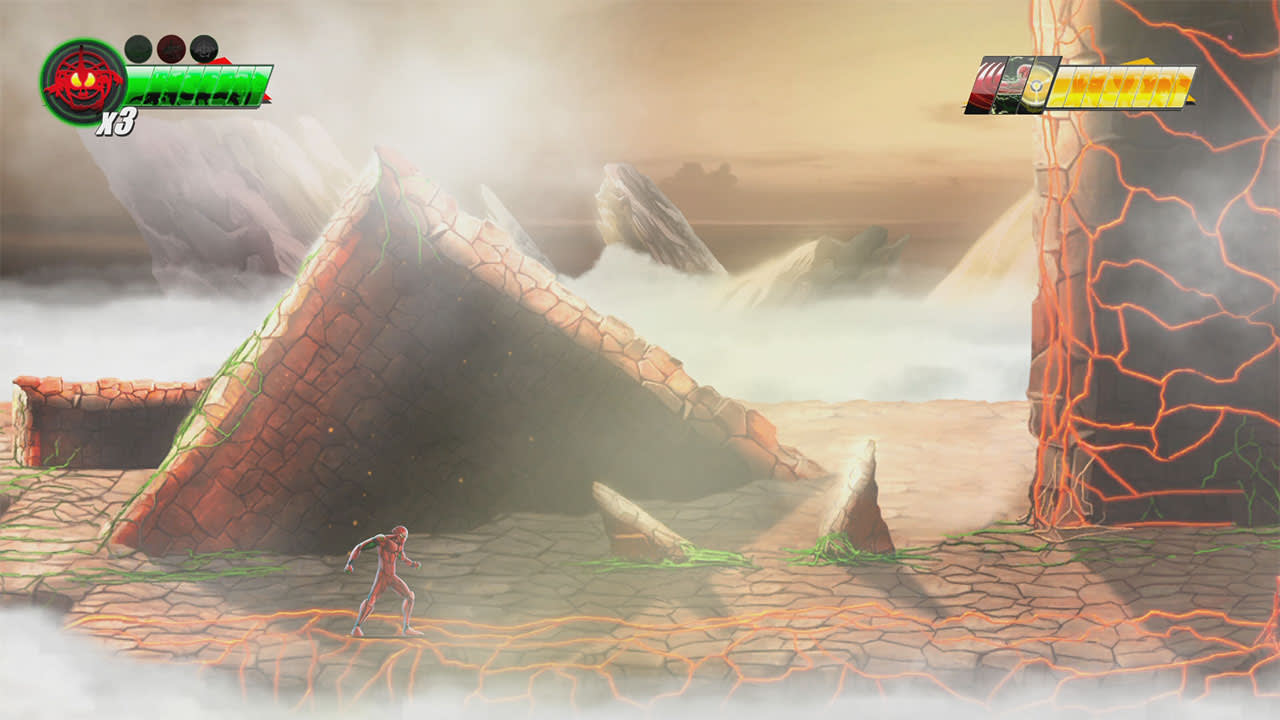Expand the player health bar display
The height and width of the screenshot is (720, 1280).
[x=200, y=85]
